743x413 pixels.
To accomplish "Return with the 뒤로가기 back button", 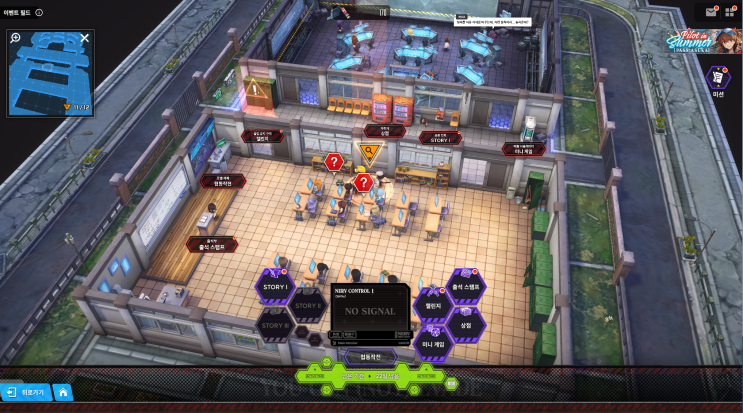I will pos(25,392).
